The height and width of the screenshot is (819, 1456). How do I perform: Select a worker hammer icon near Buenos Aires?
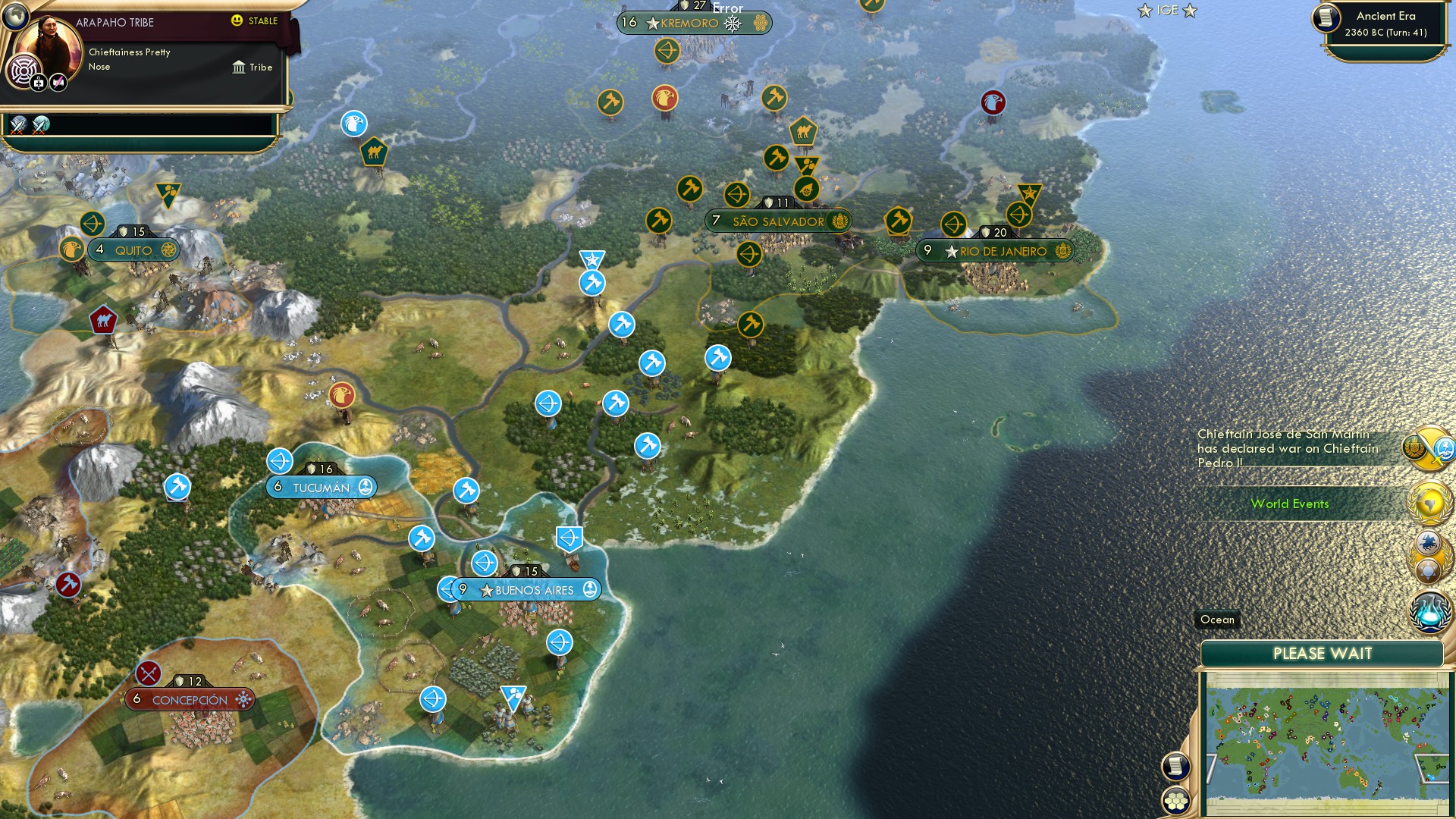click(419, 539)
